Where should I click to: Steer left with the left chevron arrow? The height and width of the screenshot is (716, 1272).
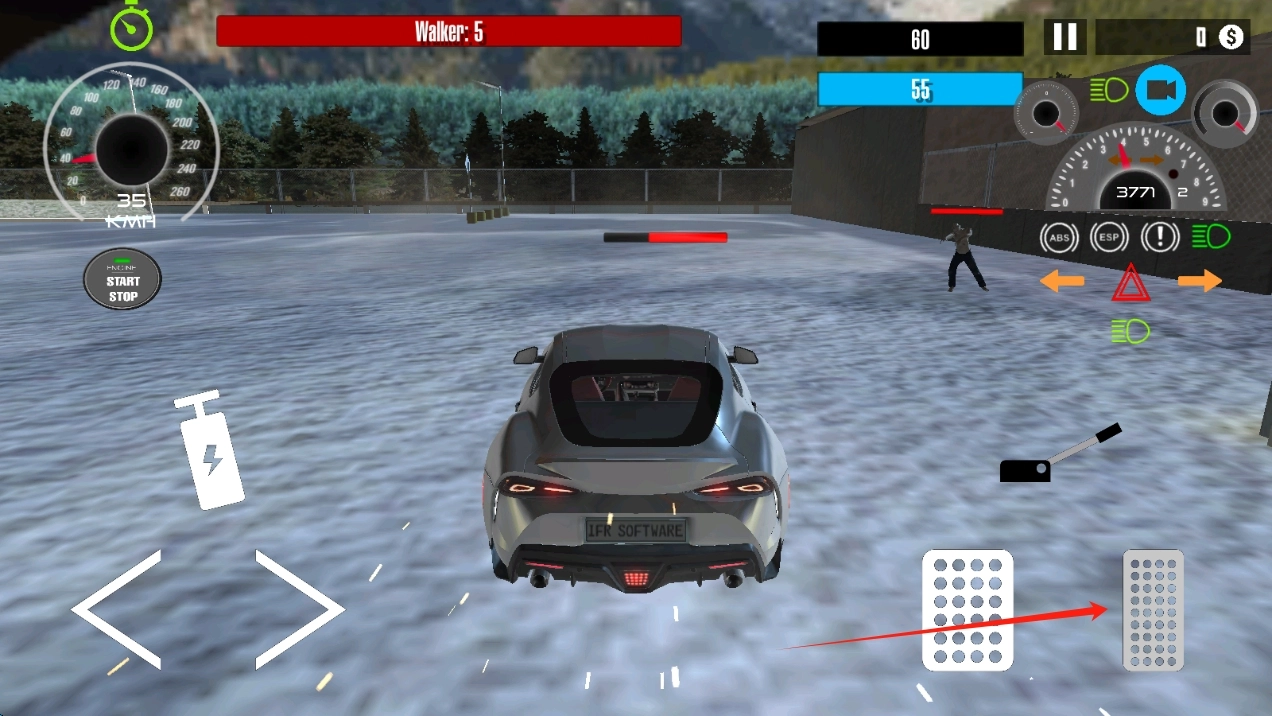(x=116, y=609)
